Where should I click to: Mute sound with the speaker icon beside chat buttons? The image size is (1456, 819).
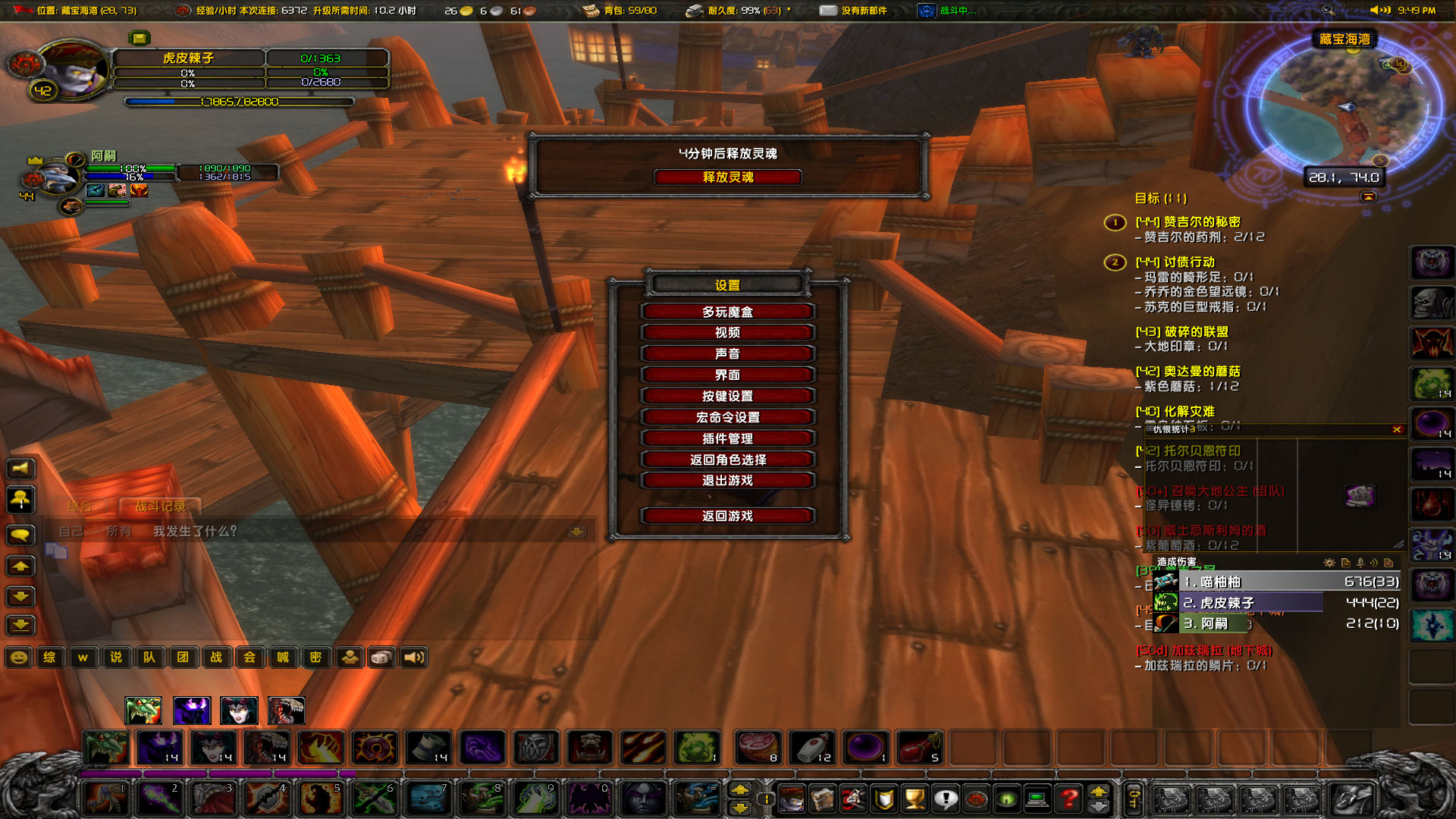(x=413, y=657)
